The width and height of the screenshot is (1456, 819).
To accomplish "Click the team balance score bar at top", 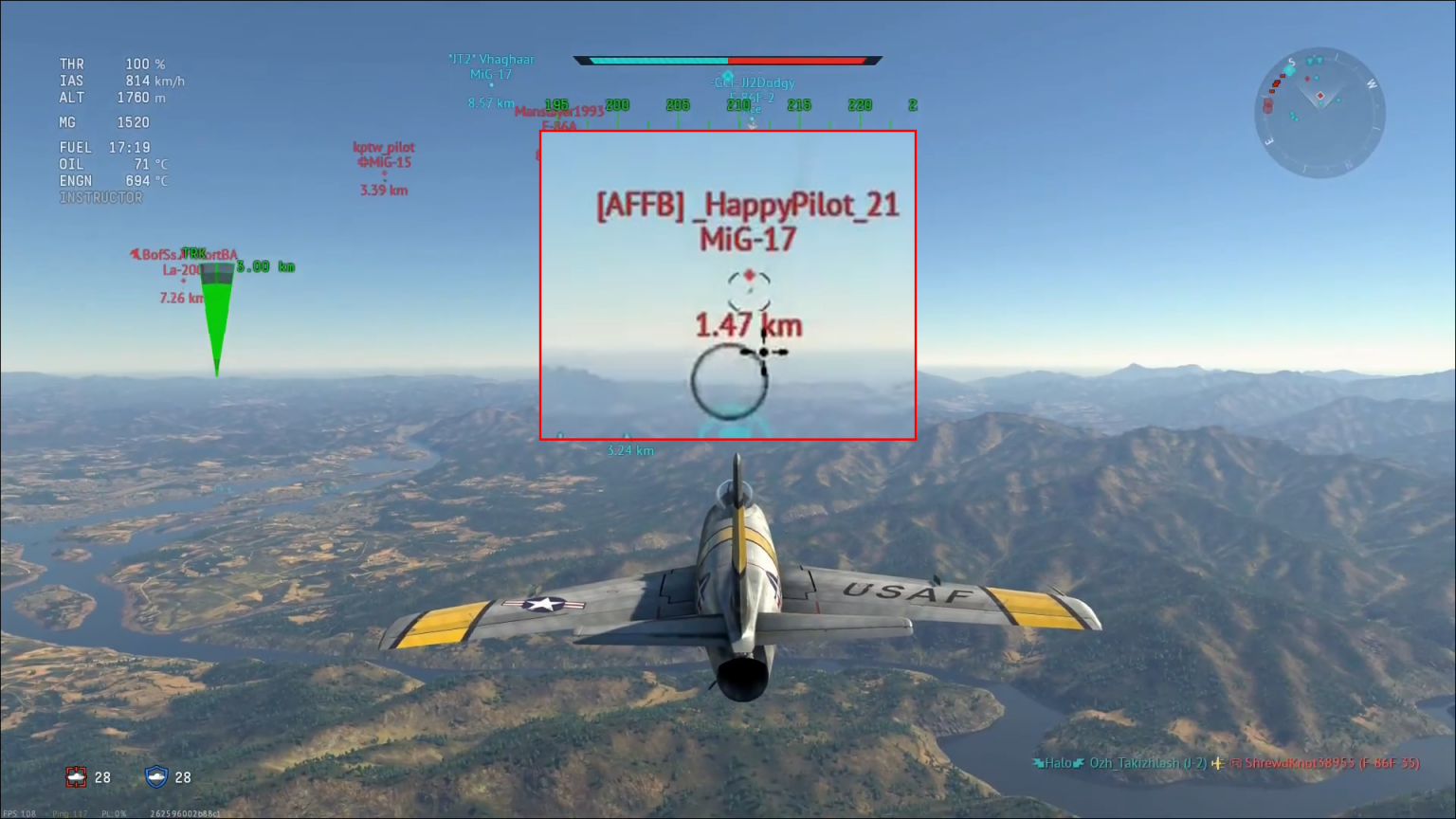I will (x=725, y=60).
